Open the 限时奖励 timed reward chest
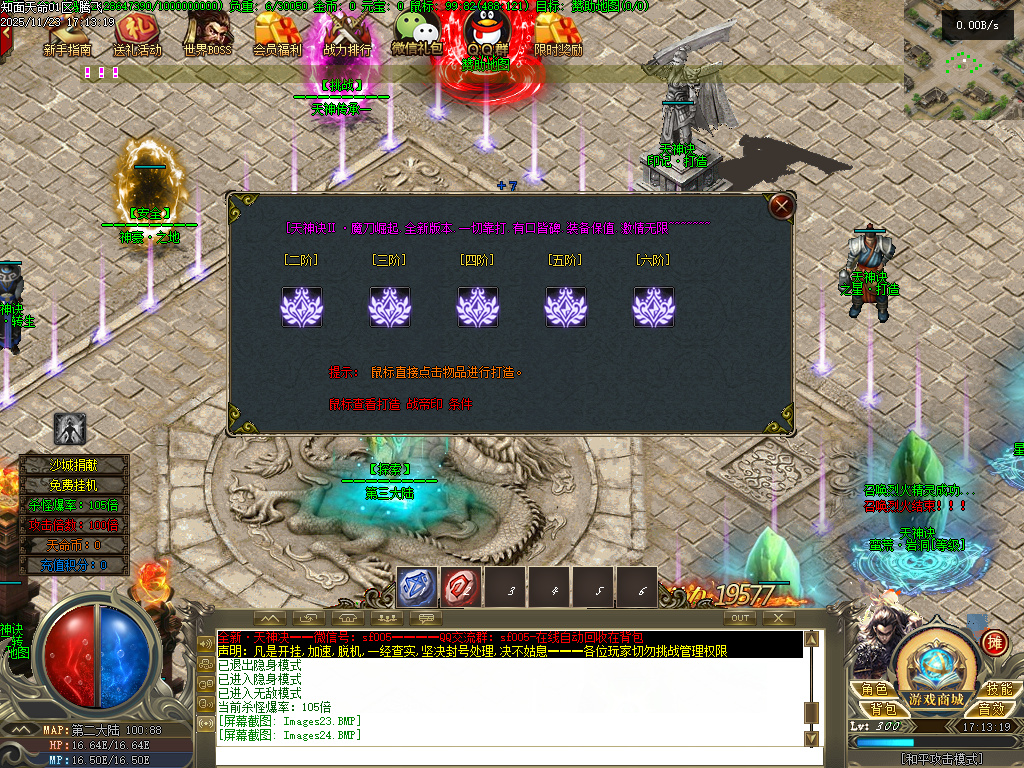 [x=557, y=34]
